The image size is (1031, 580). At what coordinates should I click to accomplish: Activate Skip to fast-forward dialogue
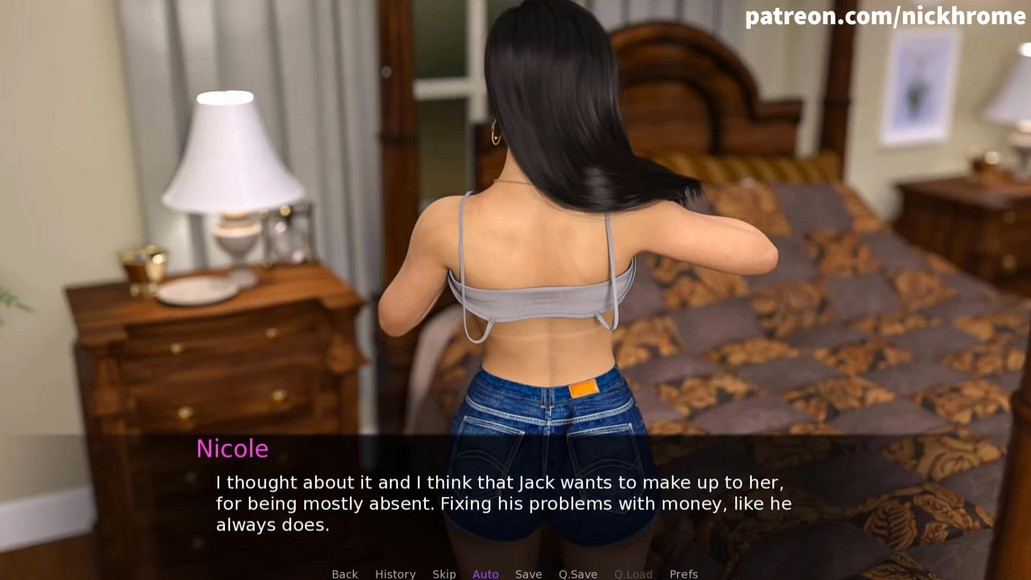pyautogui.click(x=444, y=574)
